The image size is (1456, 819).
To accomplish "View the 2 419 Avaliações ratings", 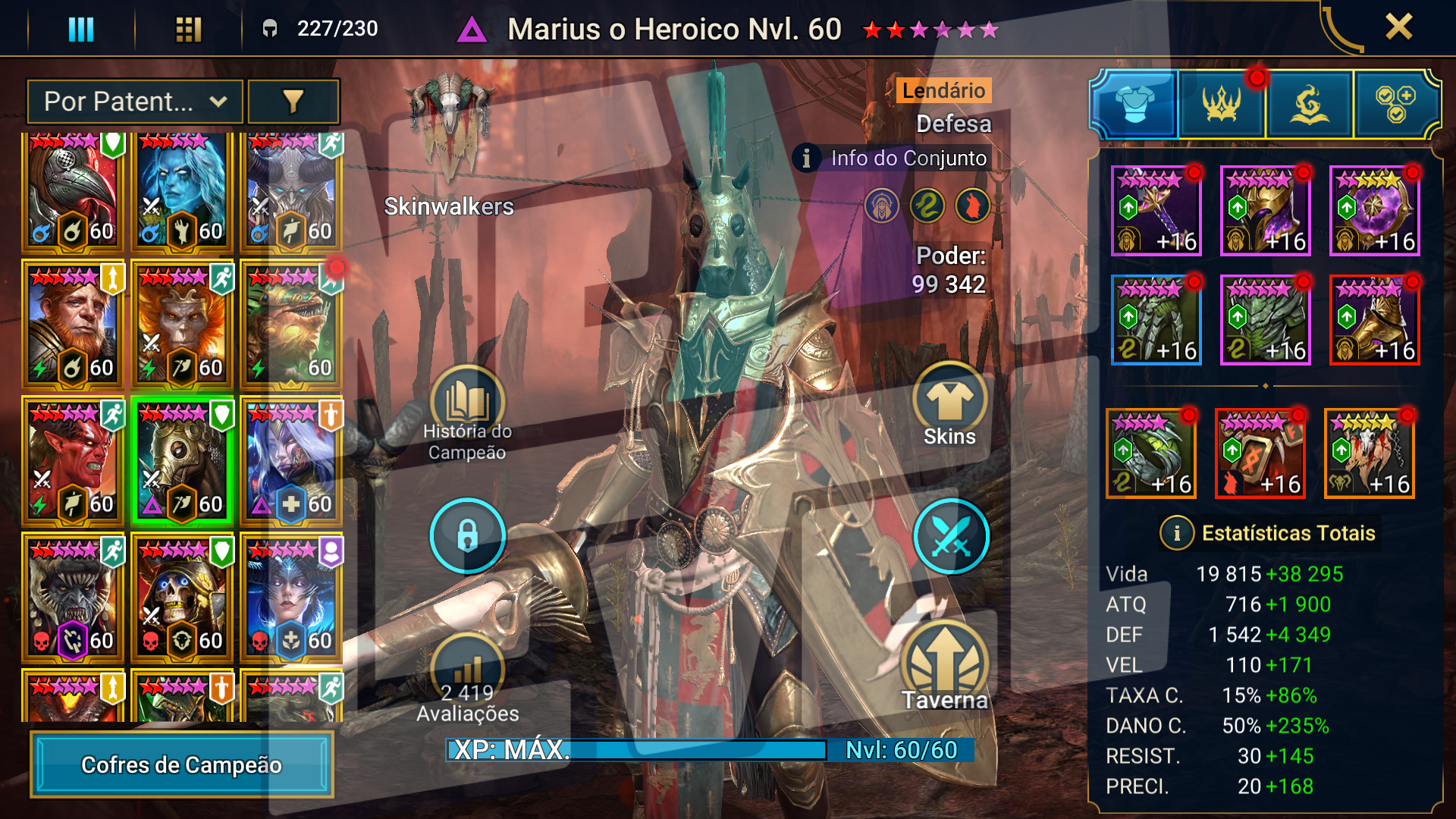I will 467,682.
